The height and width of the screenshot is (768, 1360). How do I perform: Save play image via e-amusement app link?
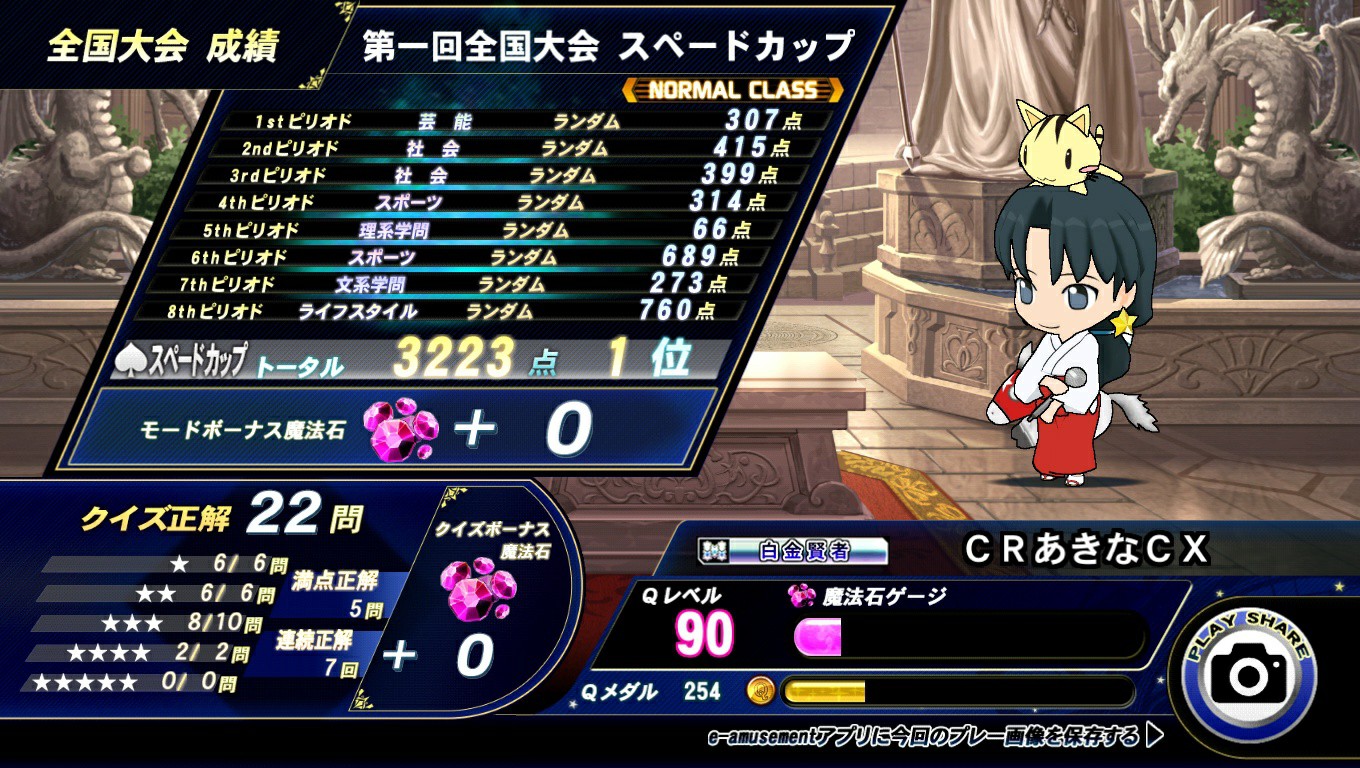[934, 738]
